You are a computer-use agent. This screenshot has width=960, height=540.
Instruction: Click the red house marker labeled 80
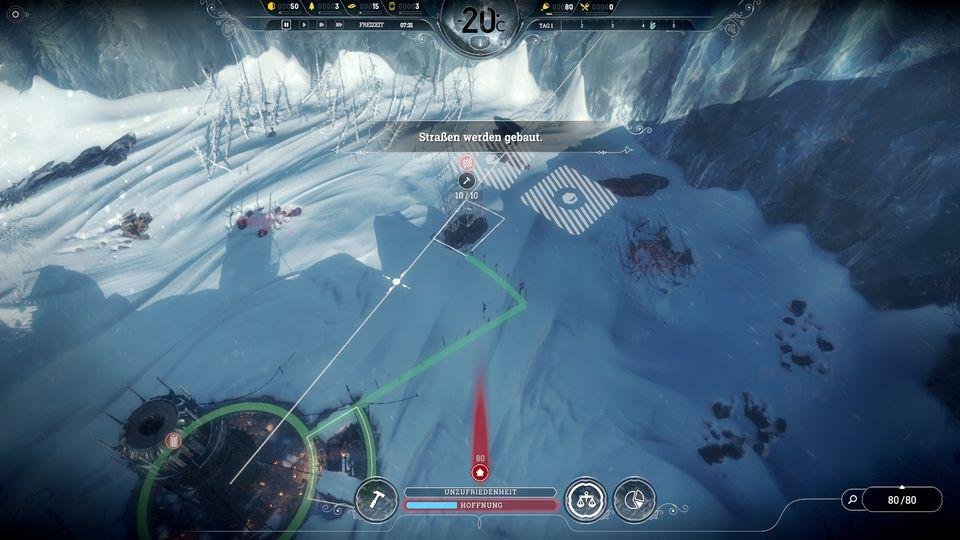479,472
